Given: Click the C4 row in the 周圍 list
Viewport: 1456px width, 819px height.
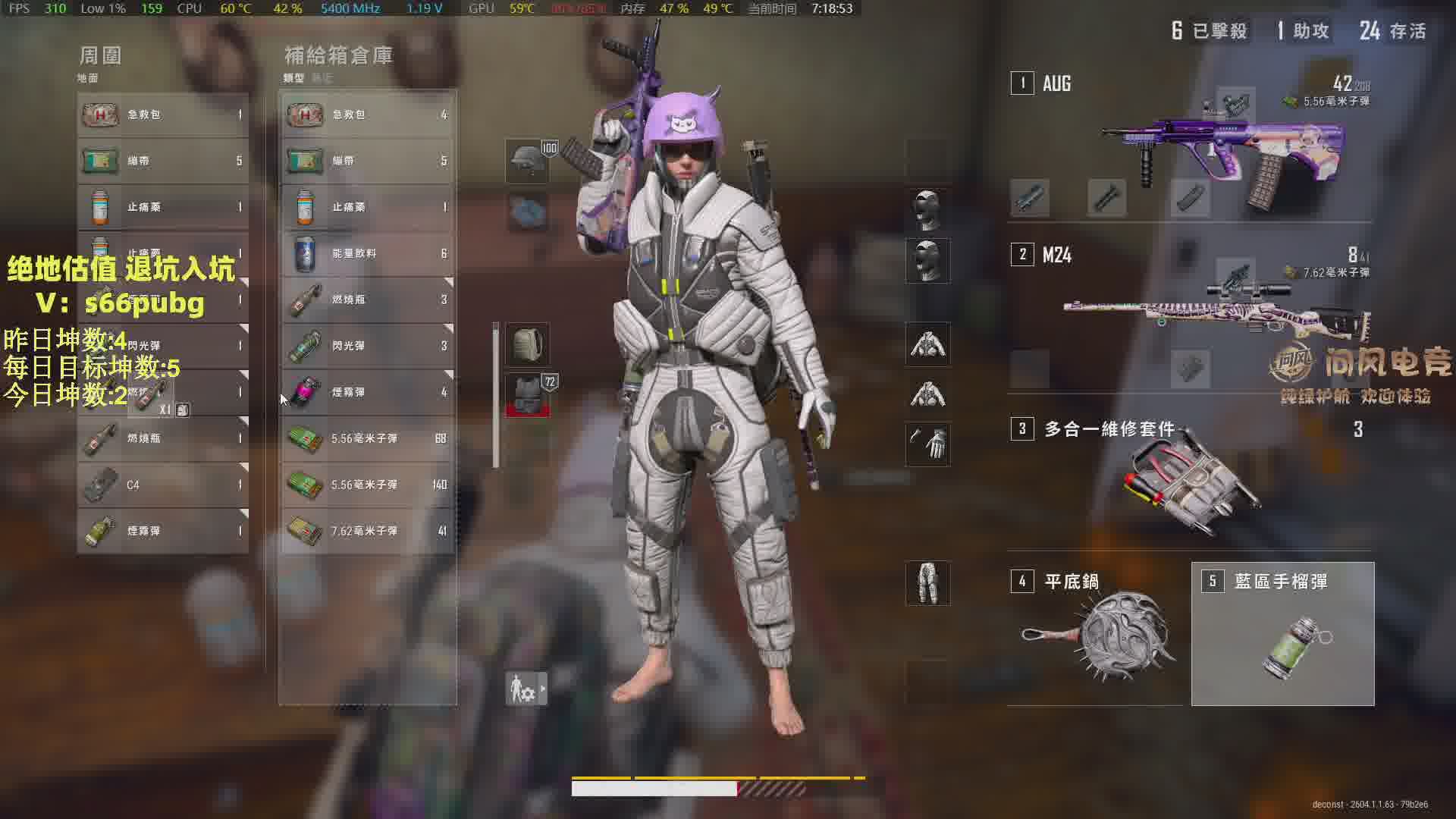Looking at the screenshot, I should pos(163,485).
